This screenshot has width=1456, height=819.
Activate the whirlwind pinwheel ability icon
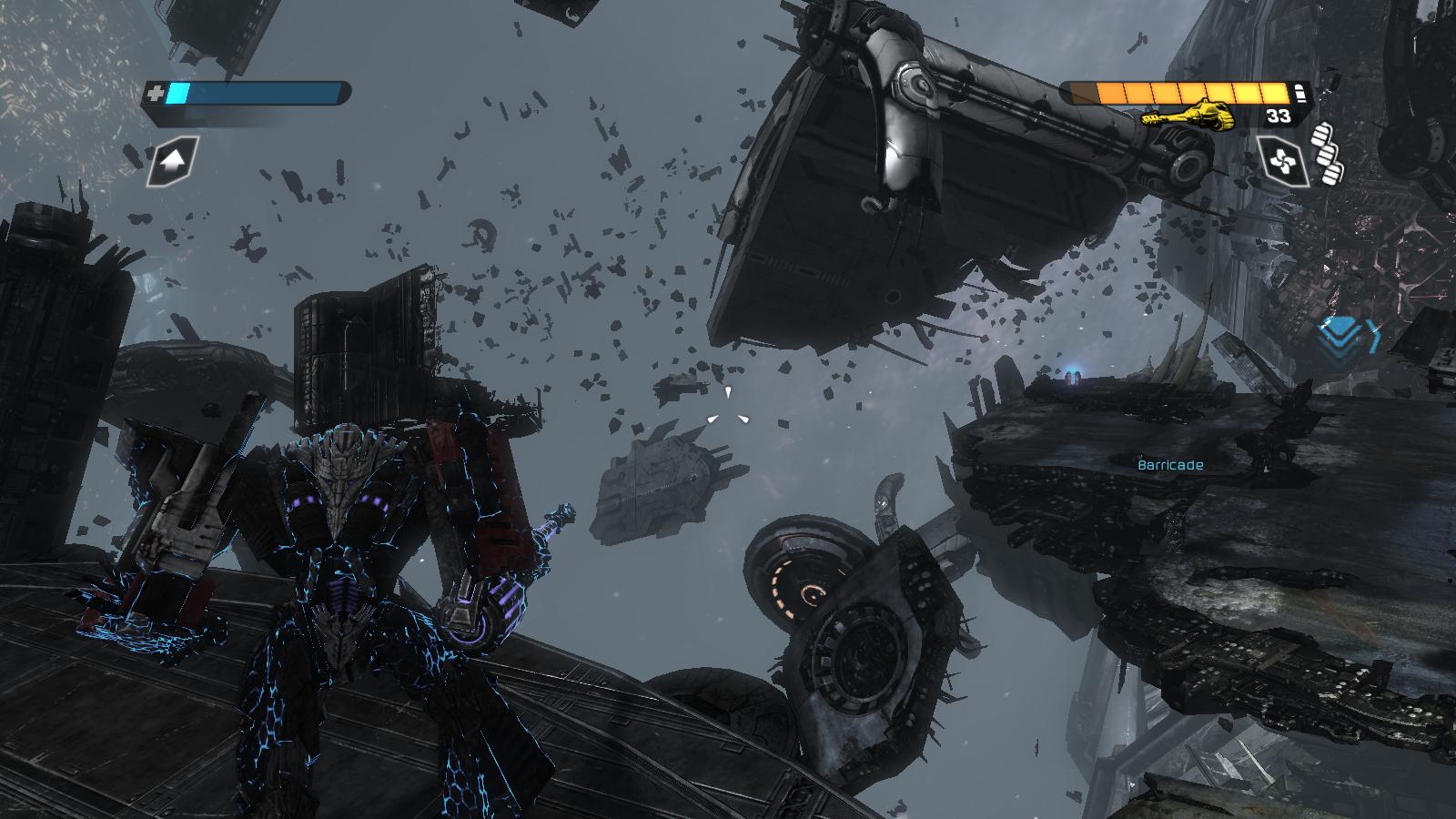click(1282, 161)
